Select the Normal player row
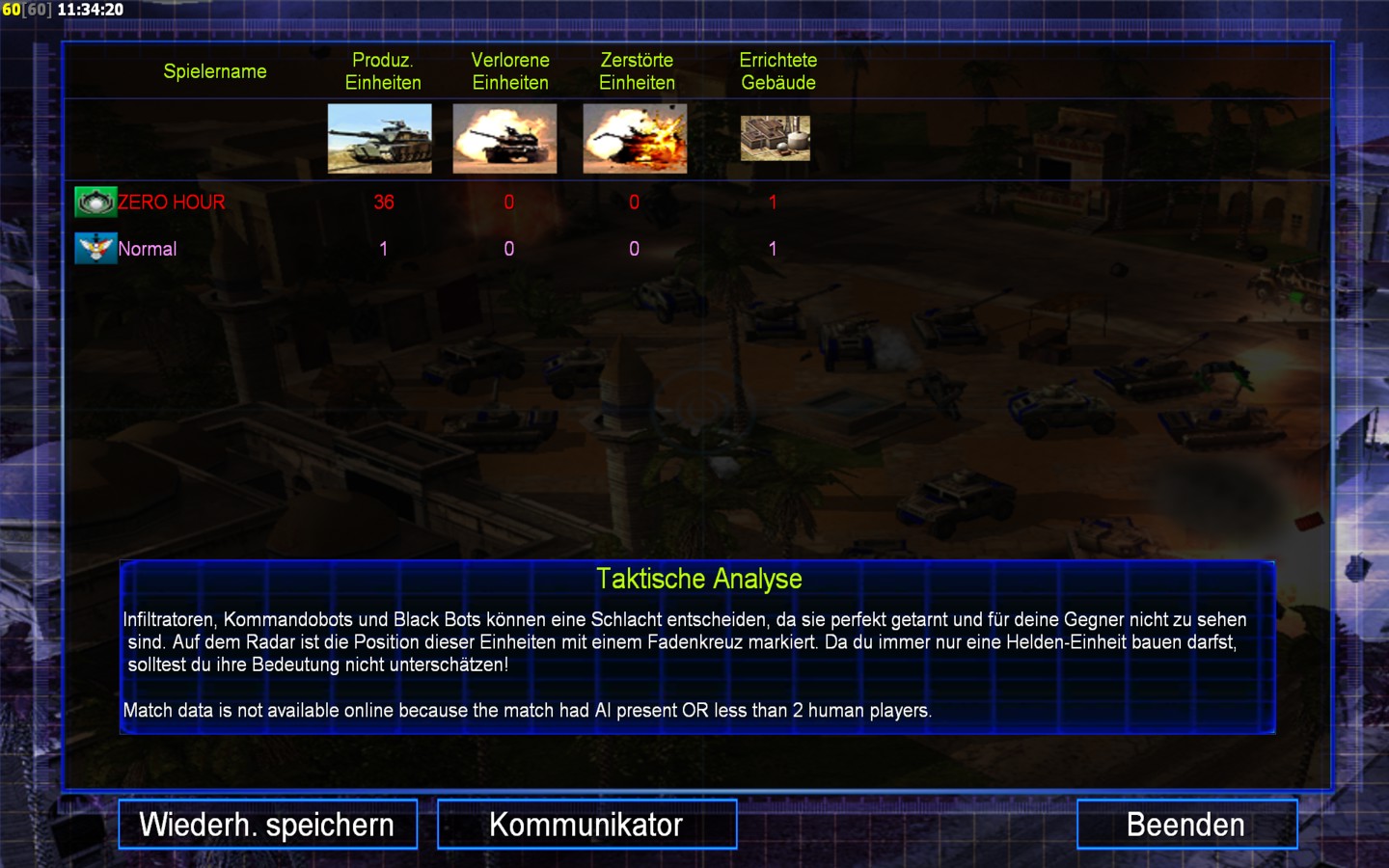The width and height of the screenshot is (1389, 868). (148, 249)
